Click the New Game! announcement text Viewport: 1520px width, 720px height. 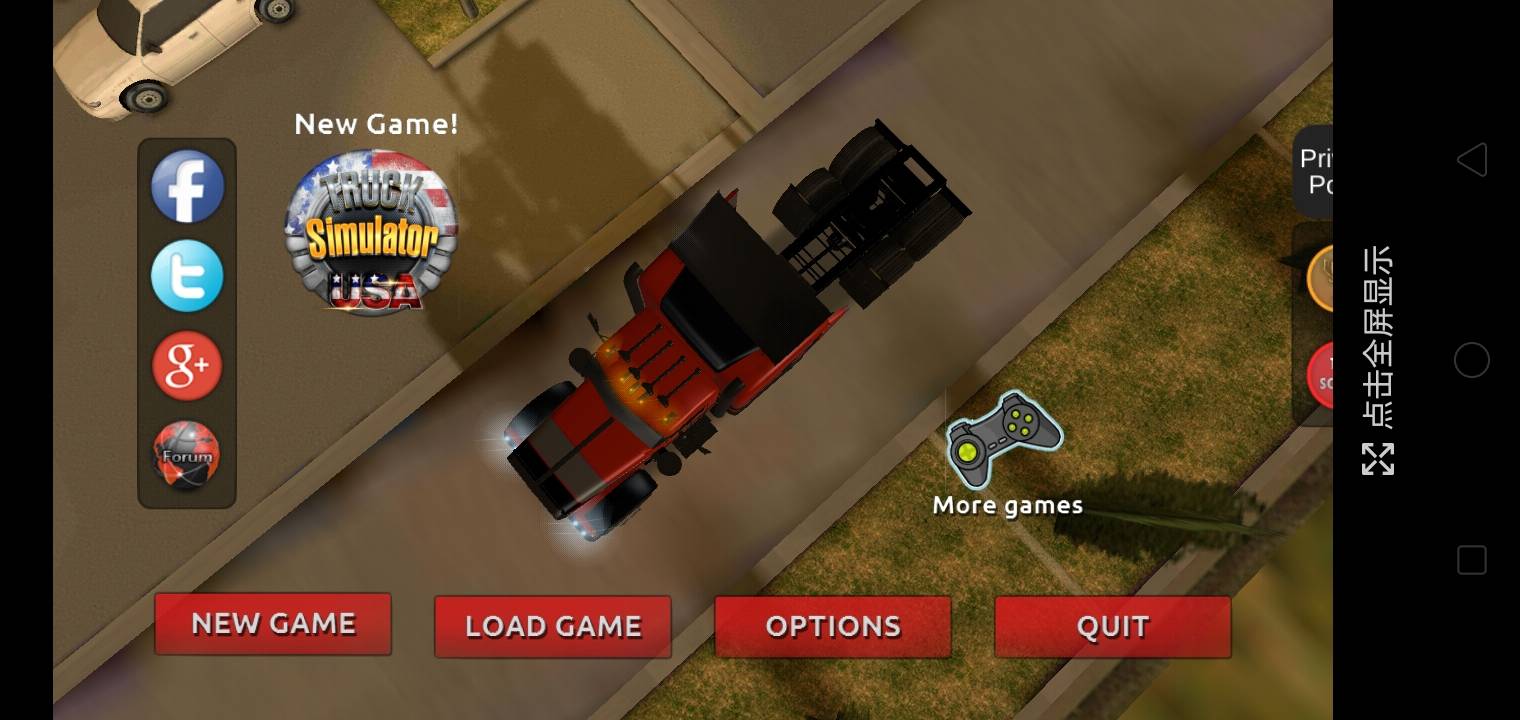377,124
